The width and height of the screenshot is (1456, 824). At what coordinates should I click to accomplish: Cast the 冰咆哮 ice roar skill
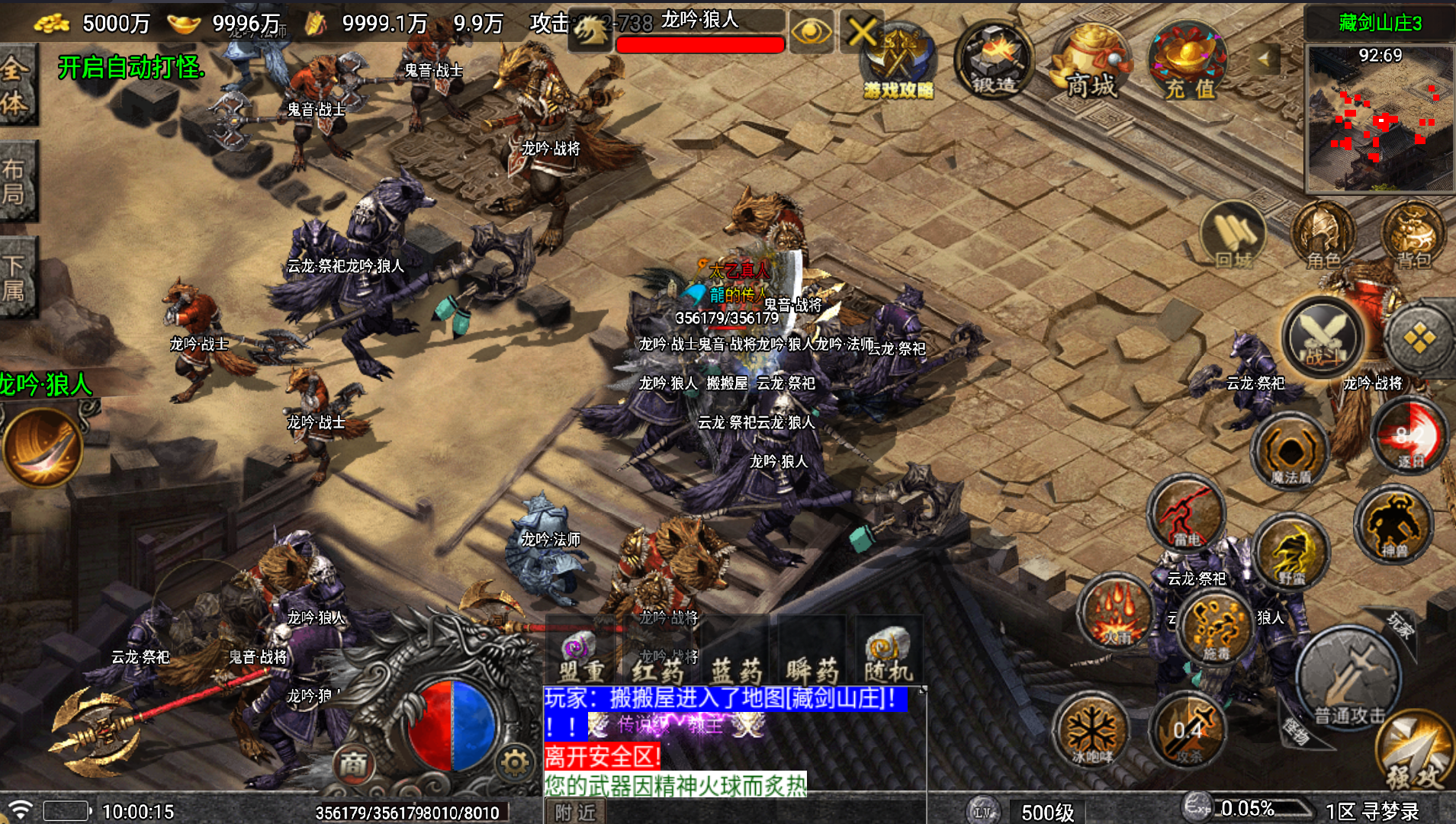pyautogui.click(x=1092, y=732)
